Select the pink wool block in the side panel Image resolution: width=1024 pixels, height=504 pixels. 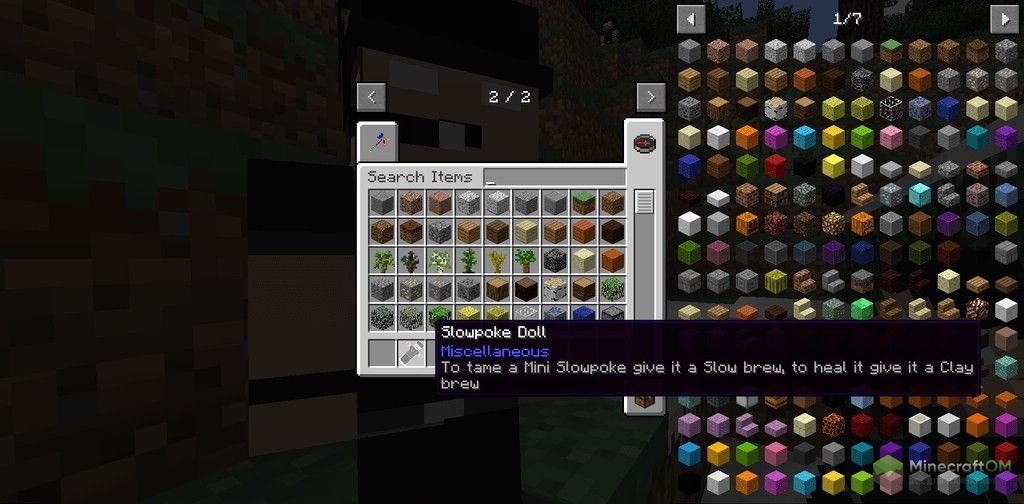891,137
